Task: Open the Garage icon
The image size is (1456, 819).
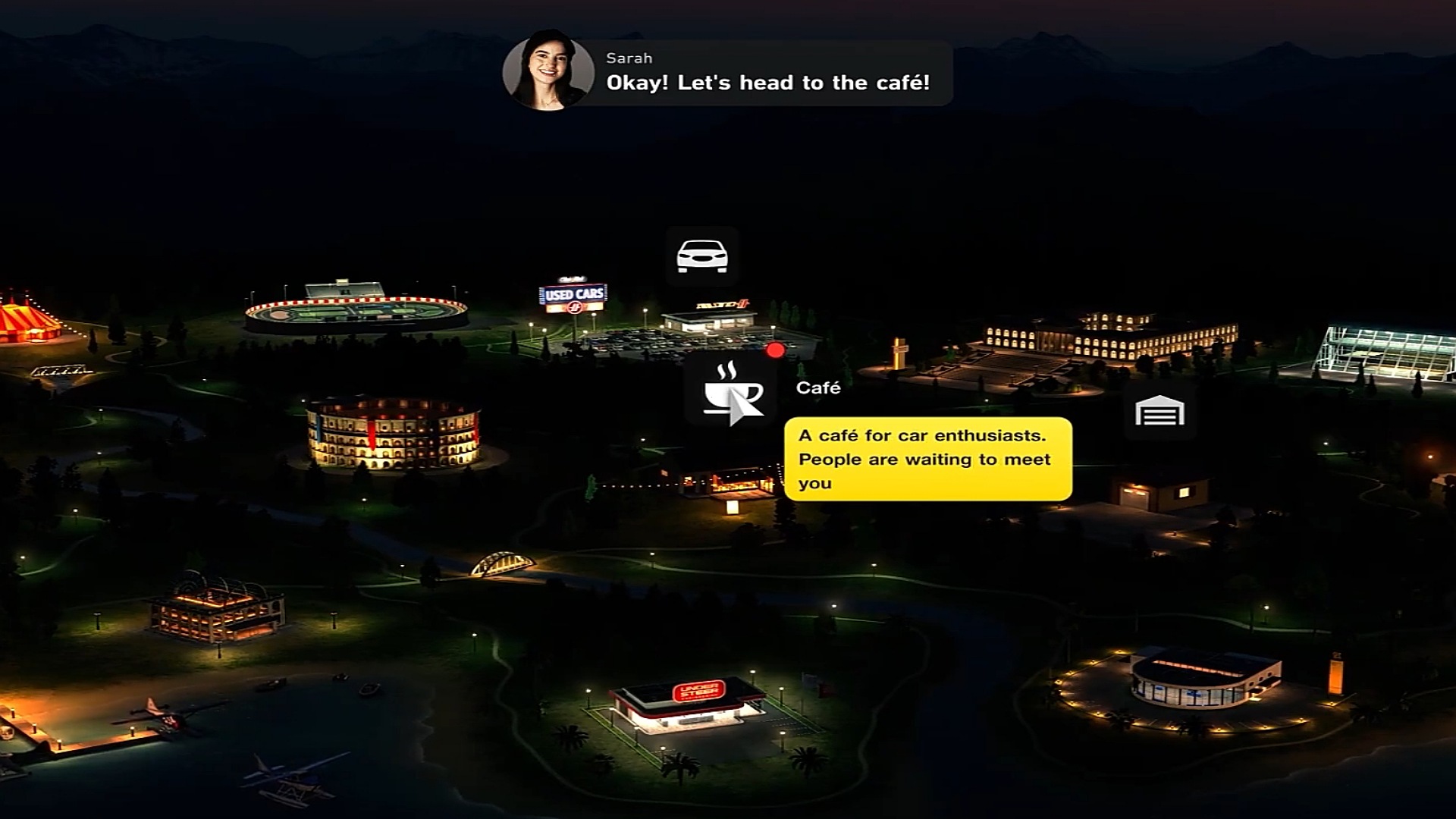Action: 1159,413
